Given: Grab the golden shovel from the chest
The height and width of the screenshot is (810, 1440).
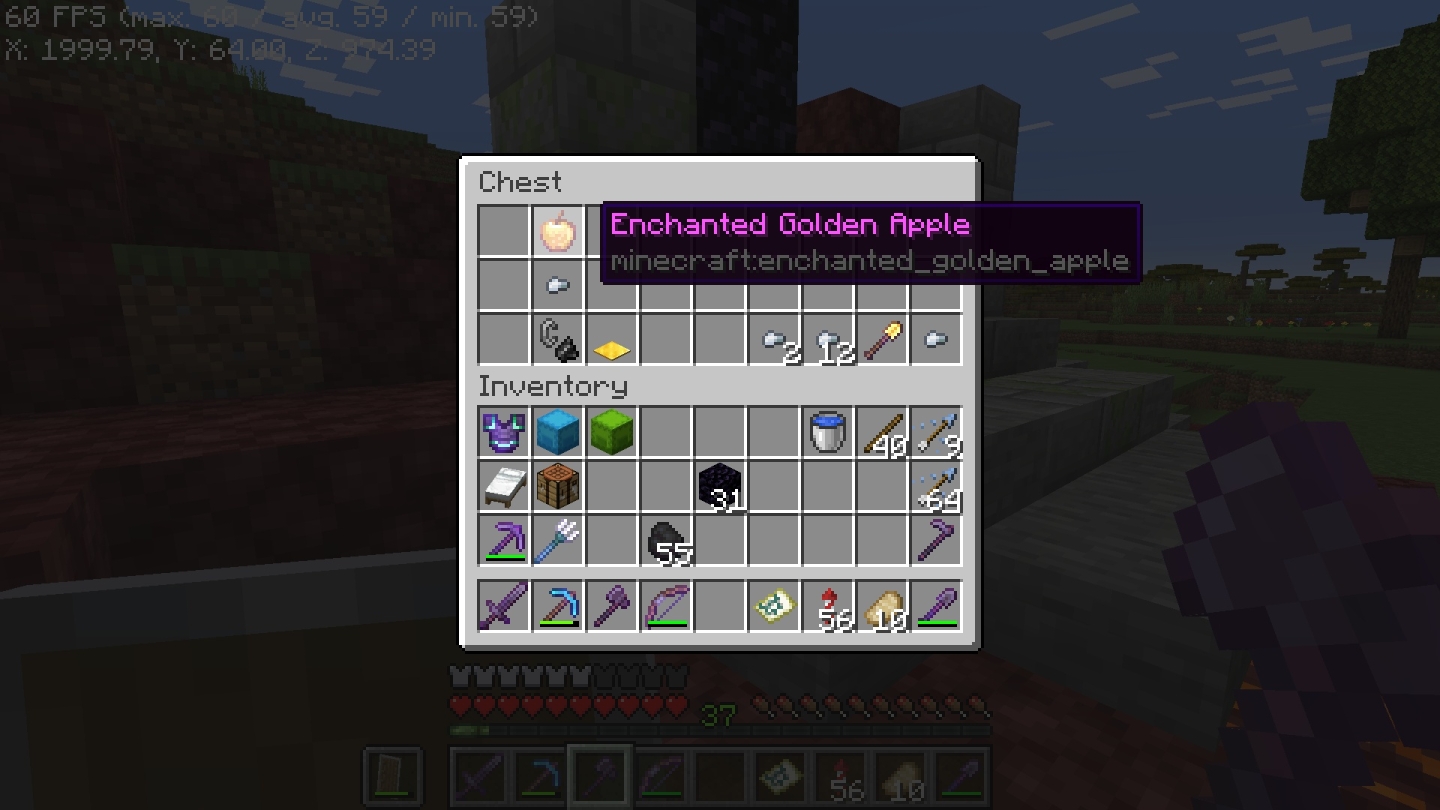Looking at the screenshot, I should pyautogui.click(x=882, y=339).
